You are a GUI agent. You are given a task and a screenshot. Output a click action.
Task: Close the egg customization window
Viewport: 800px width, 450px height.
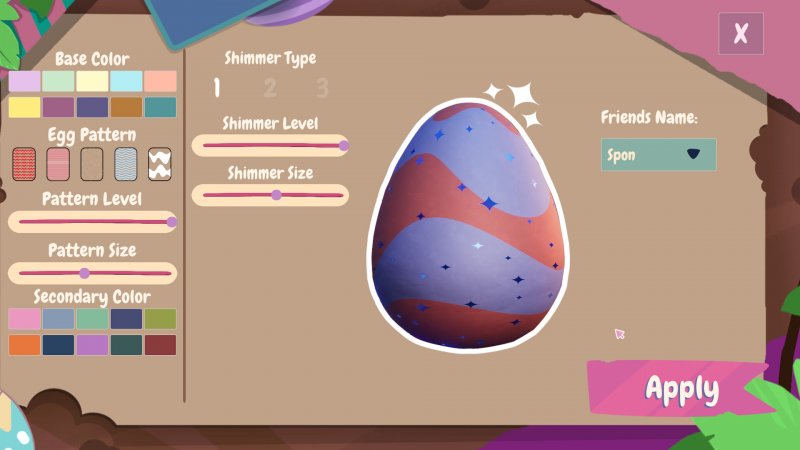tap(740, 33)
